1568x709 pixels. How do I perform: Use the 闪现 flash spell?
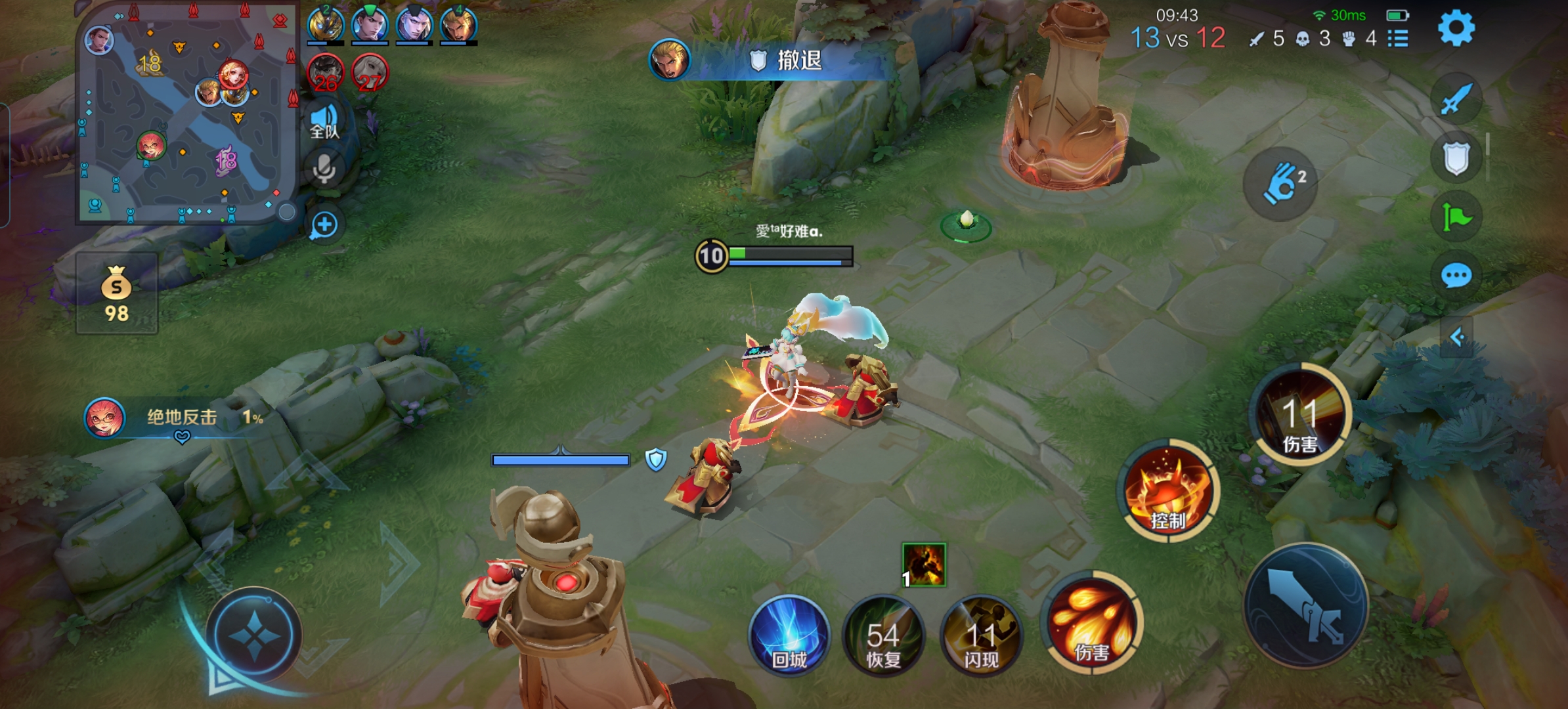(981, 635)
